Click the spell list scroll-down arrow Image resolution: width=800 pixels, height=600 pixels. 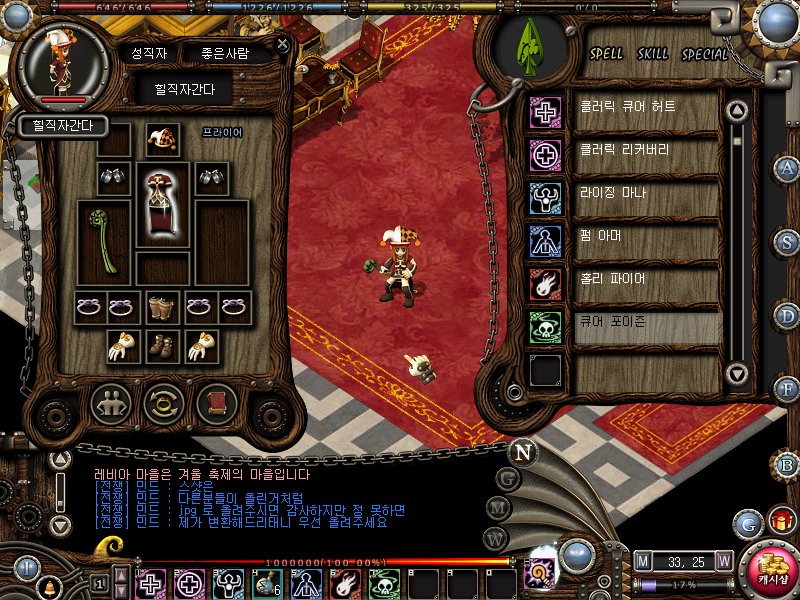pos(737,374)
